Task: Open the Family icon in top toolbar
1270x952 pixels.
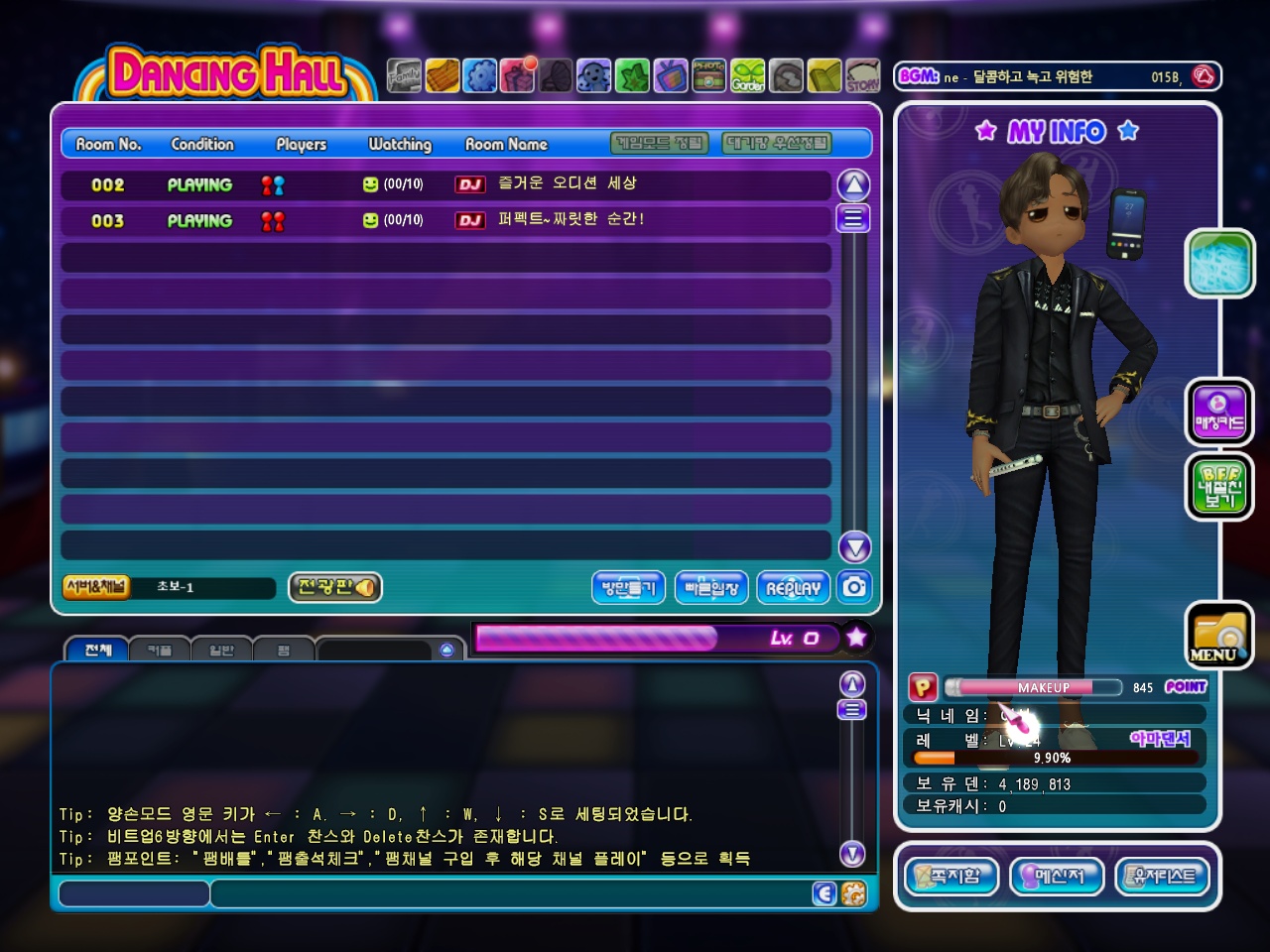Action: (404, 75)
